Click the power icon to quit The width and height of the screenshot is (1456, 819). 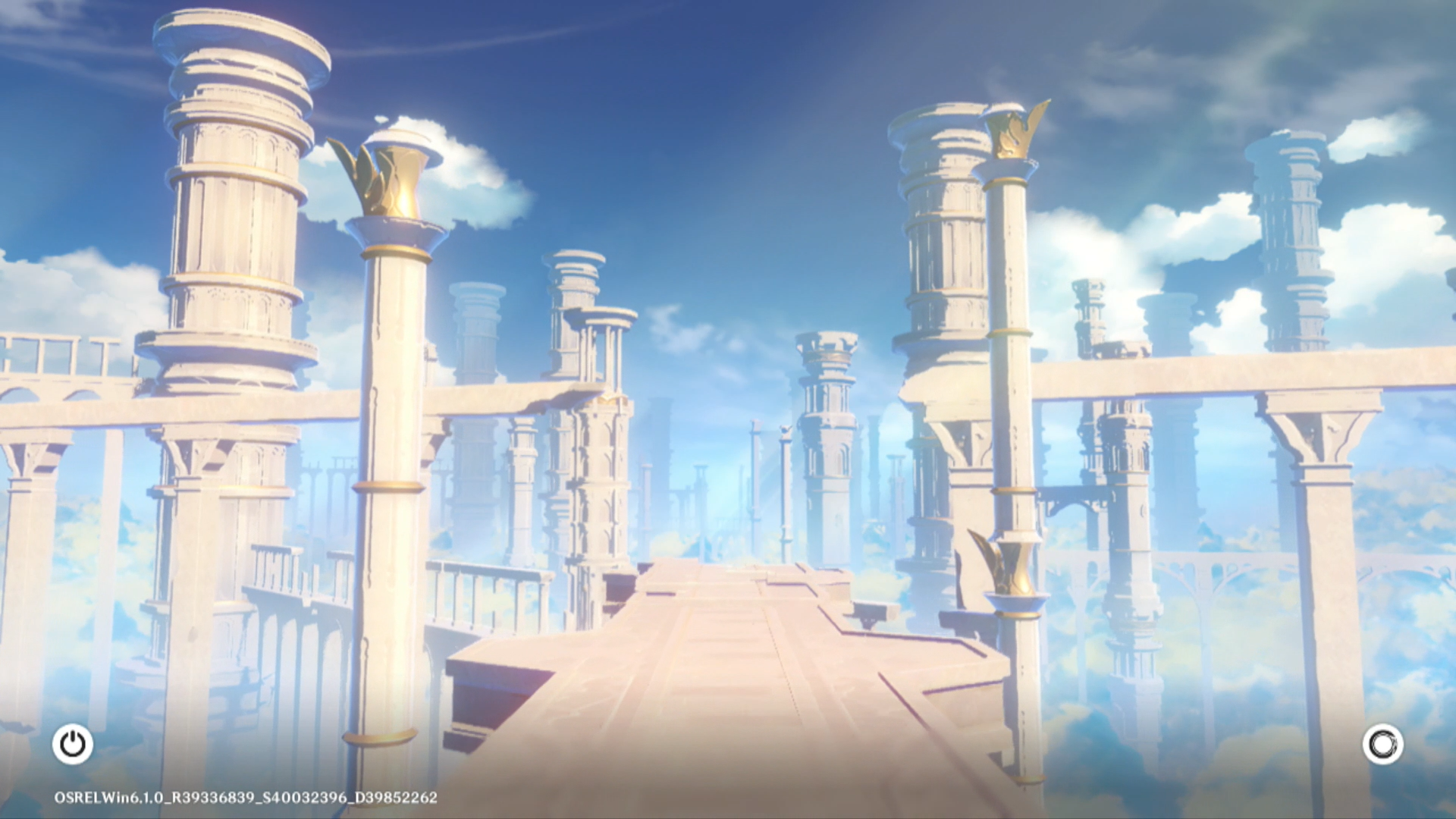(x=73, y=744)
